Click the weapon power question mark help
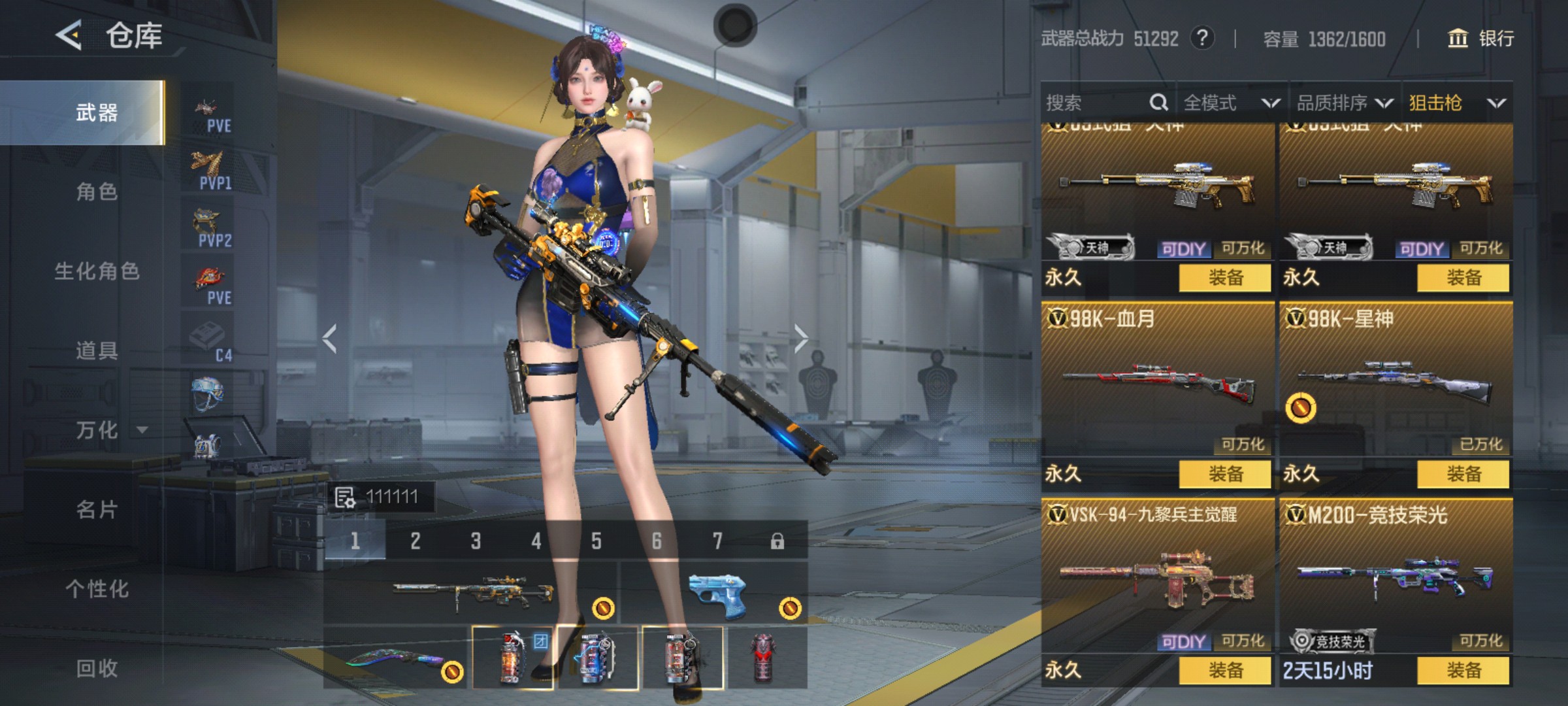The height and width of the screenshot is (706, 1568). (x=1202, y=39)
